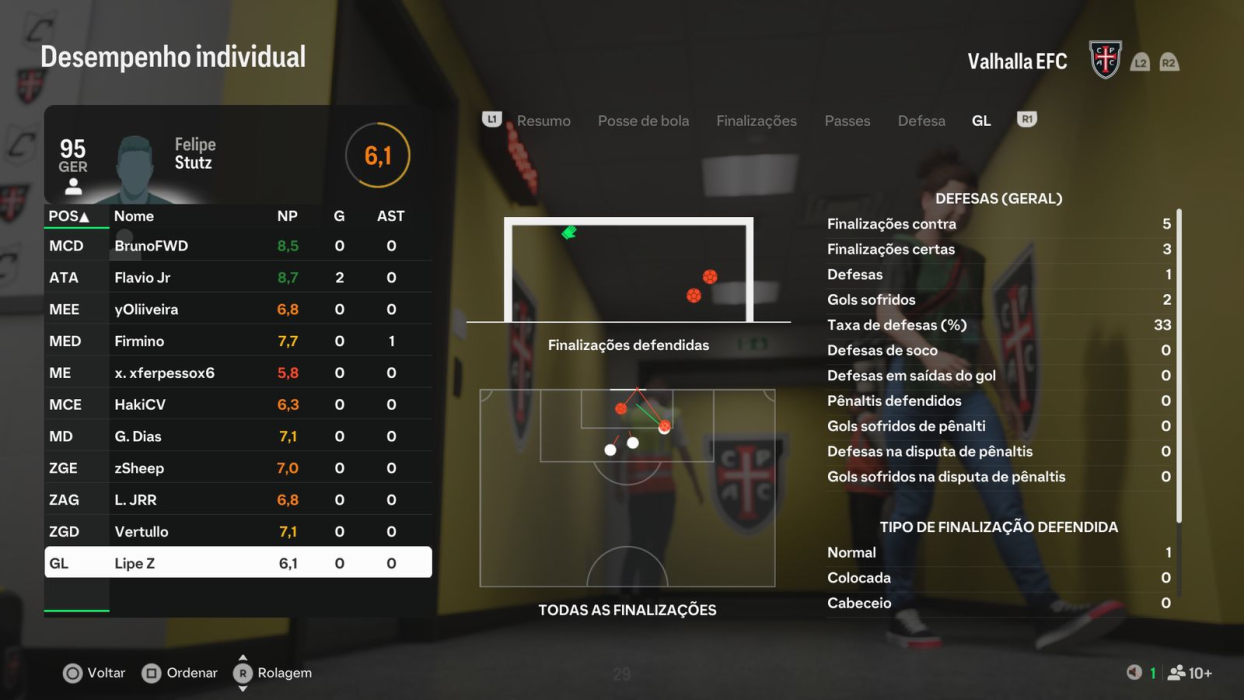Image resolution: width=1244 pixels, height=700 pixels.
Task: Choose Vertullo in the player list
Action: (x=238, y=532)
